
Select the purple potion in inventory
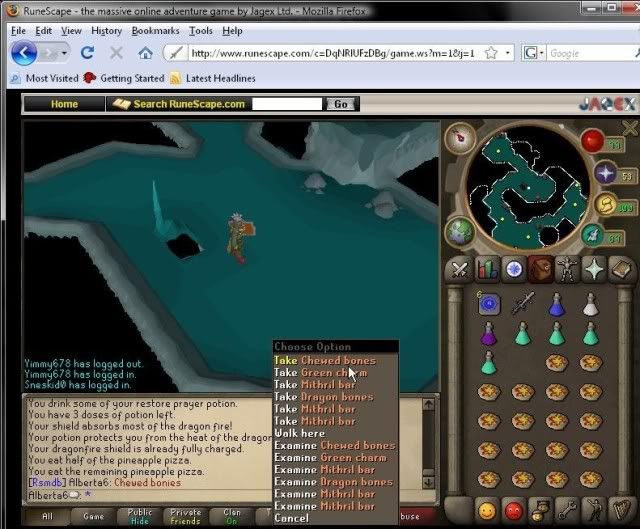(489, 336)
